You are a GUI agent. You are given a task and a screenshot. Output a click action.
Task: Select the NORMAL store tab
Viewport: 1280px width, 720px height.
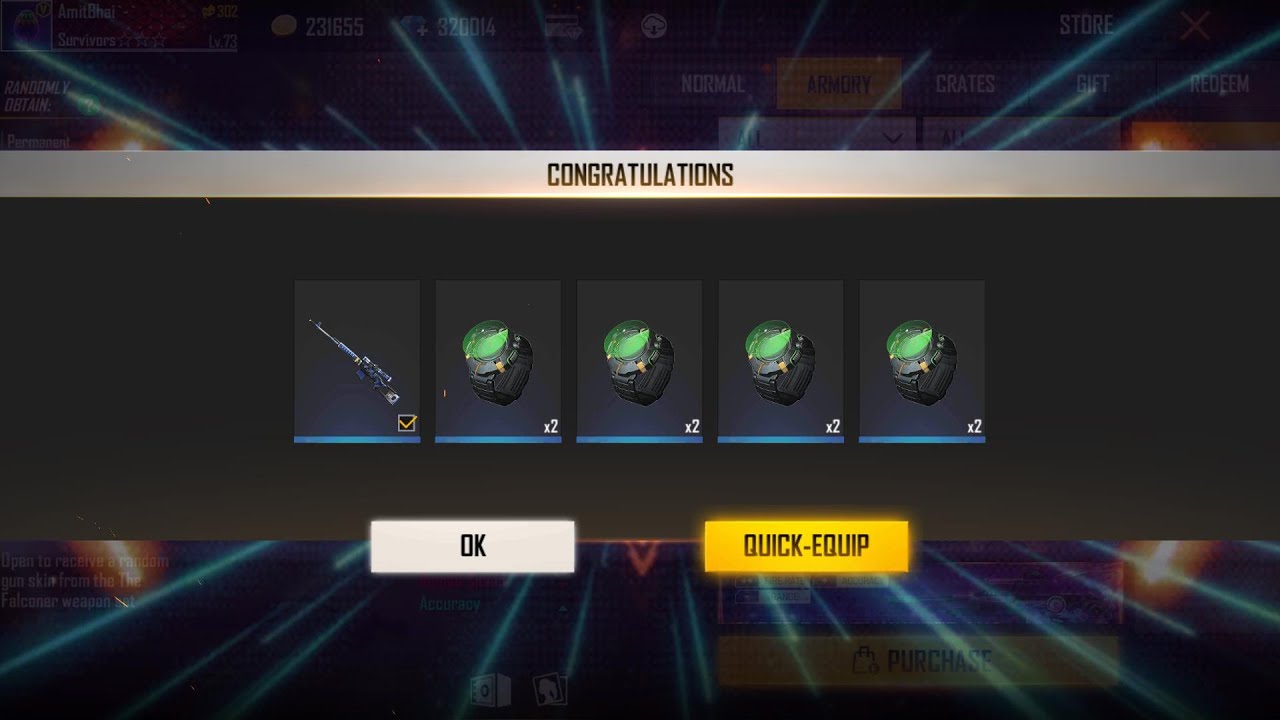point(713,84)
